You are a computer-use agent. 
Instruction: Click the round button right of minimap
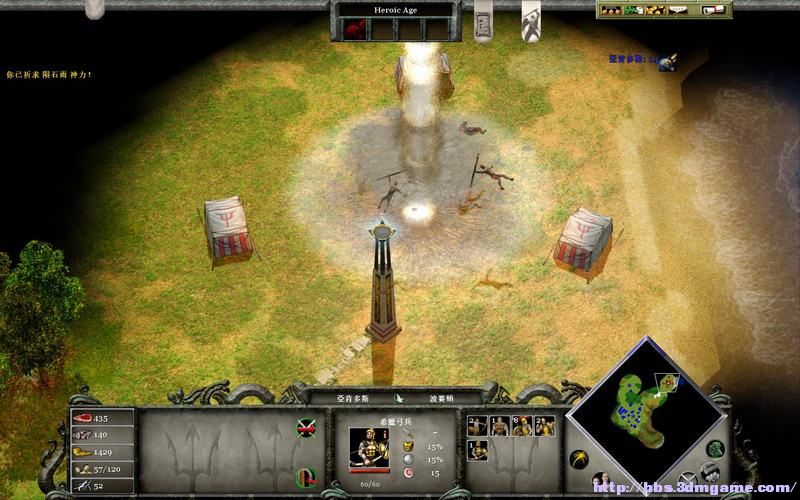pyautogui.click(x=714, y=448)
